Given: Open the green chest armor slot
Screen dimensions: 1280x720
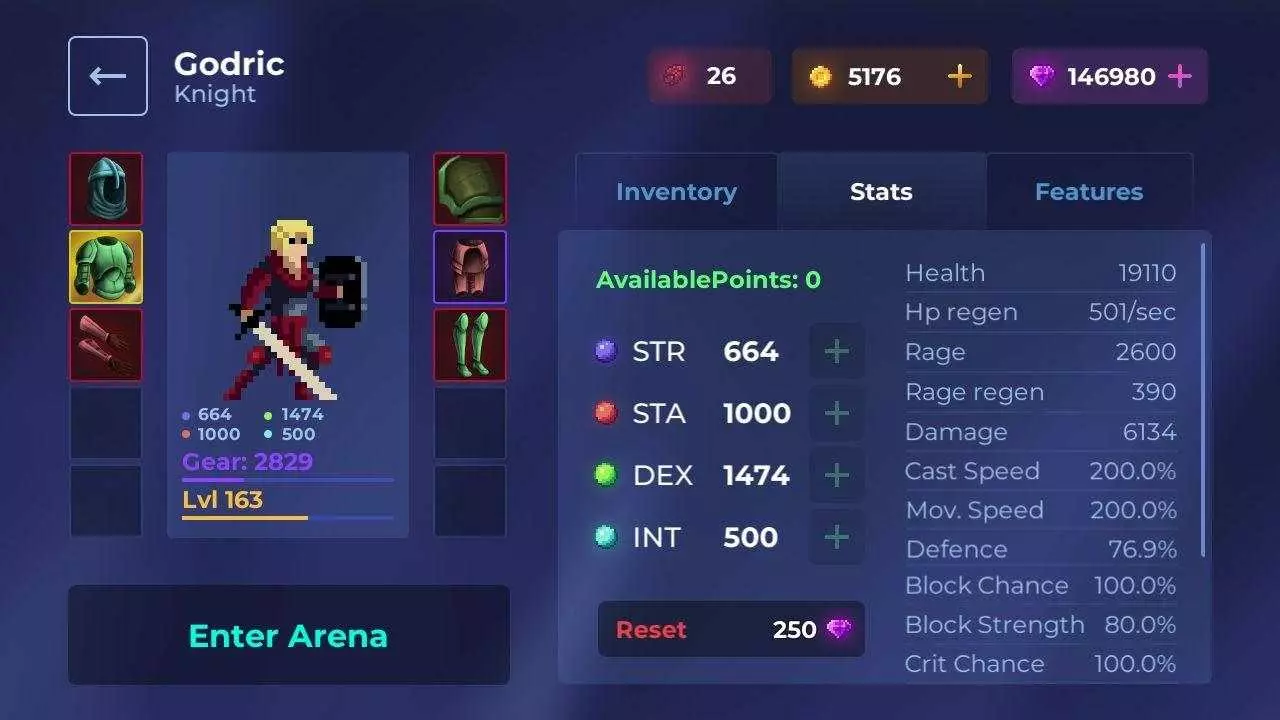Looking at the screenshot, I should pyautogui.click(x=106, y=266).
